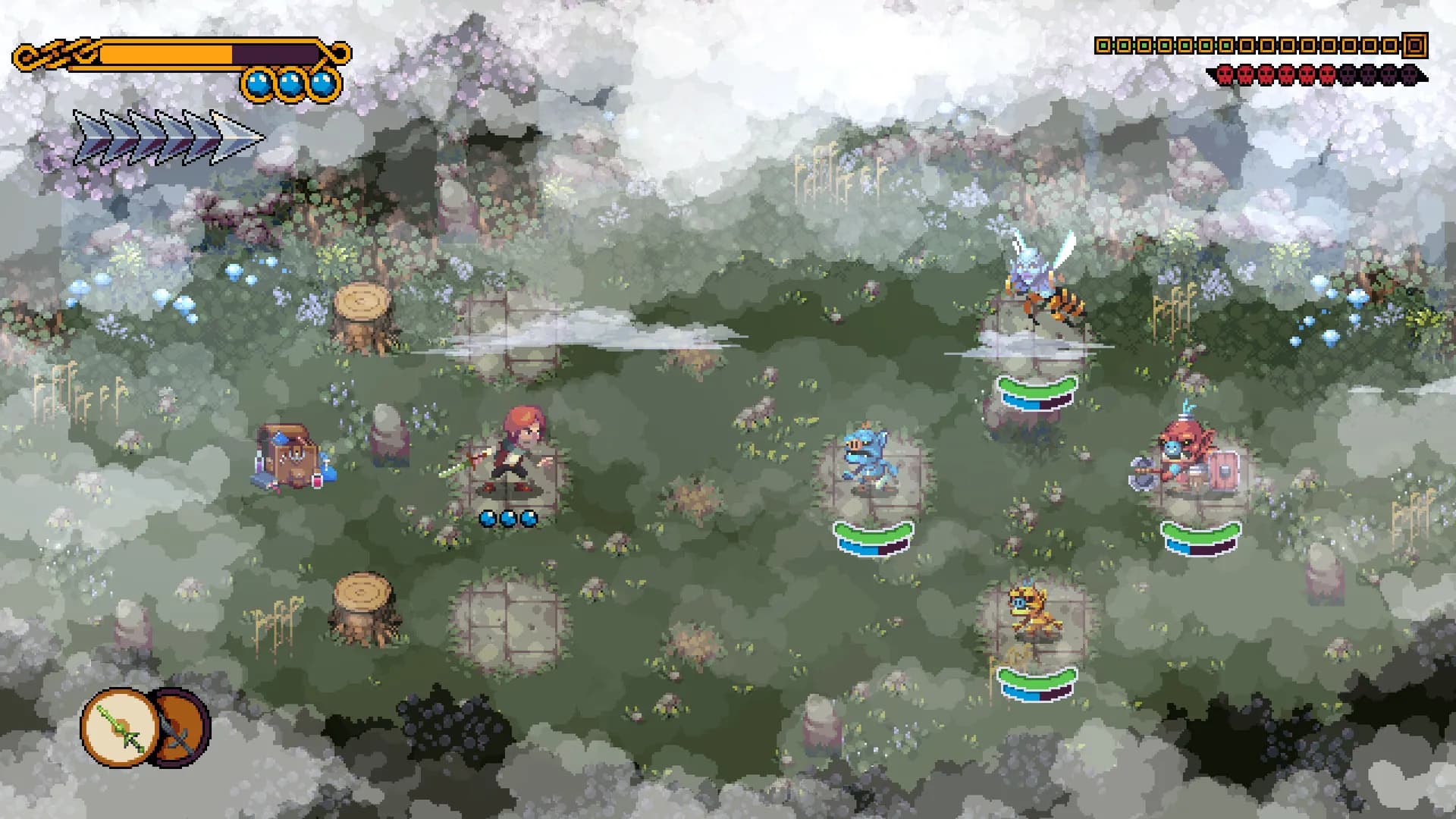Click the darkened skull at the counter's right end
1456x819 pixels.
point(1410,74)
